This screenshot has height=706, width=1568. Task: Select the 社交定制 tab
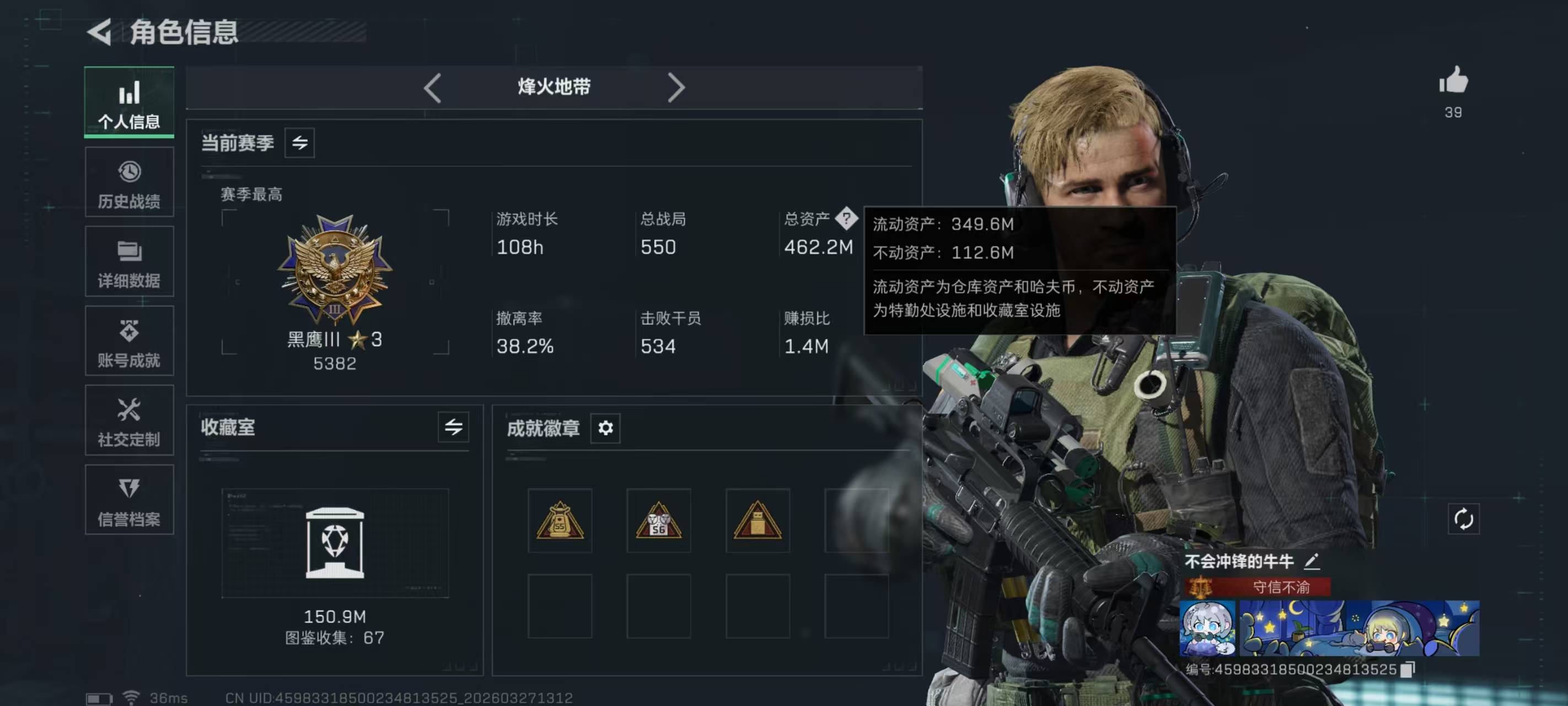(129, 420)
